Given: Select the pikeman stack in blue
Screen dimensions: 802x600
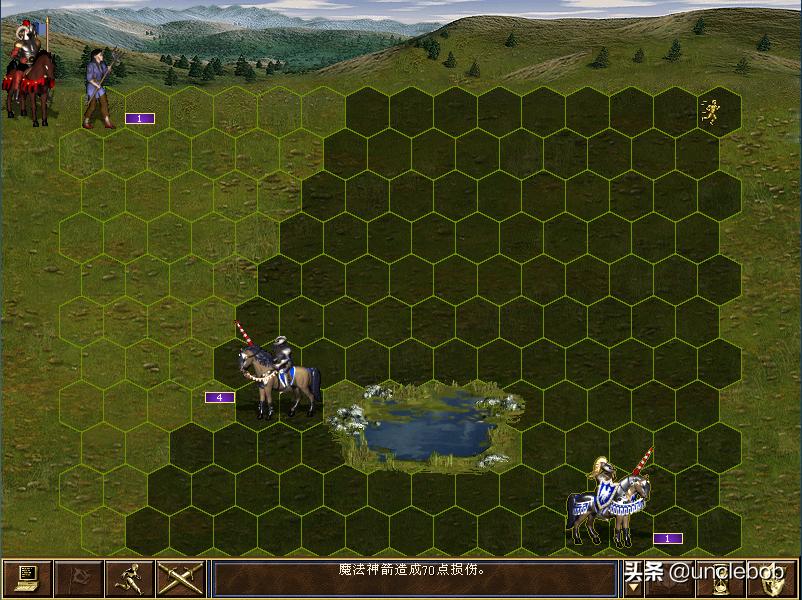Looking at the screenshot, I should tap(100, 90).
